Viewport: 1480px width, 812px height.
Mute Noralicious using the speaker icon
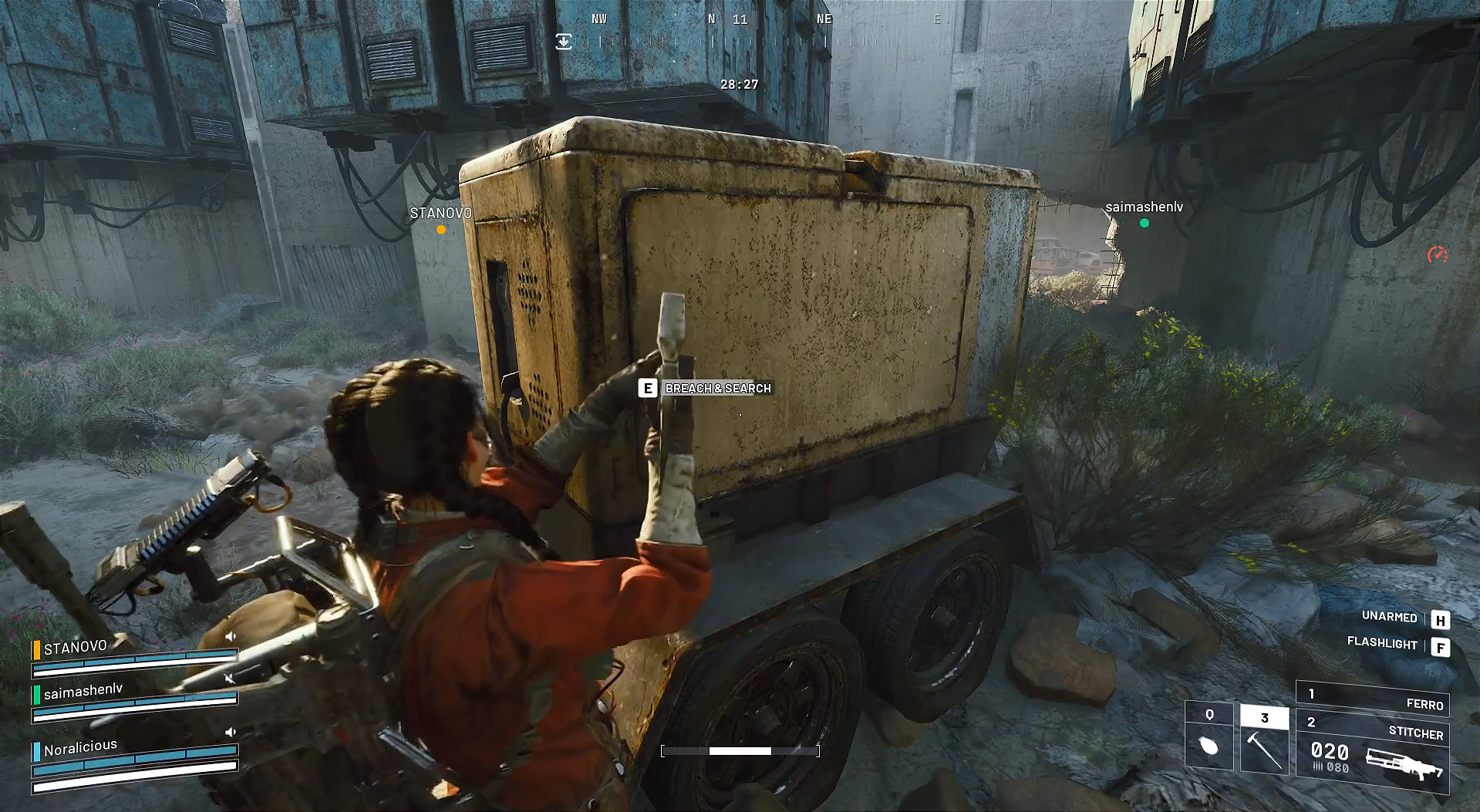[x=229, y=733]
